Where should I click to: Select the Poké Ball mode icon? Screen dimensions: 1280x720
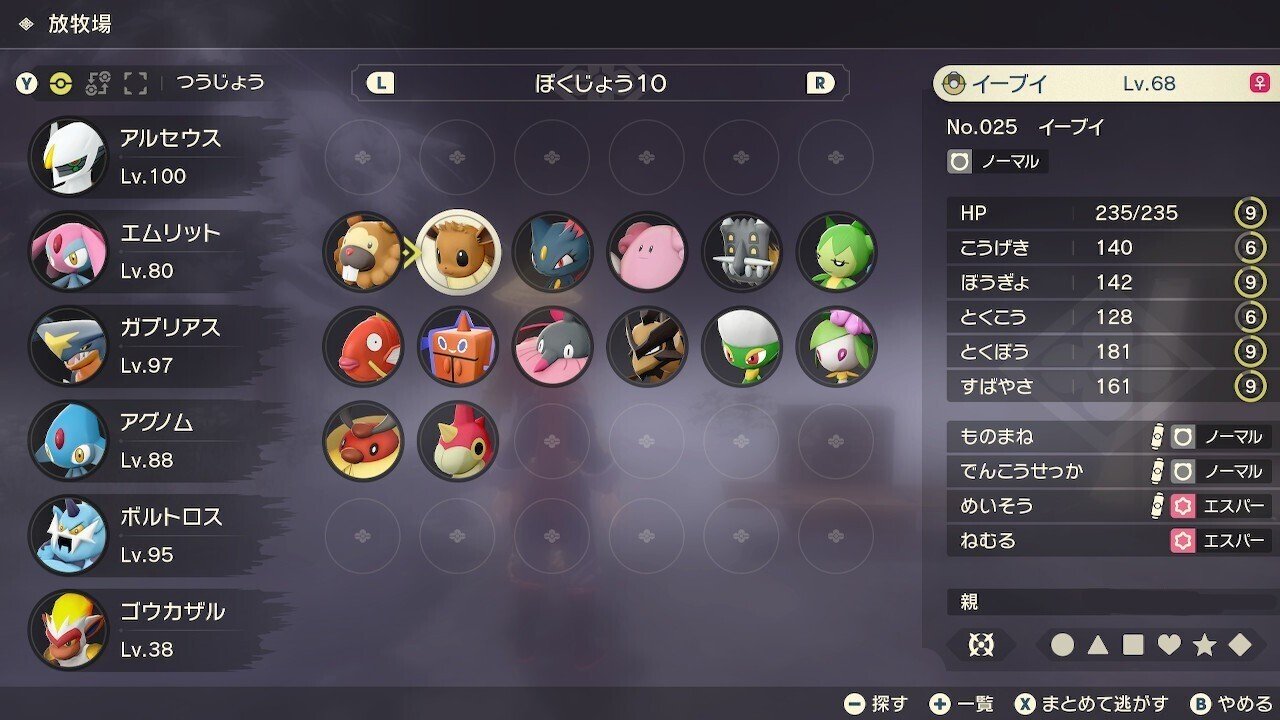pyautogui.click(x=62, y=84)
